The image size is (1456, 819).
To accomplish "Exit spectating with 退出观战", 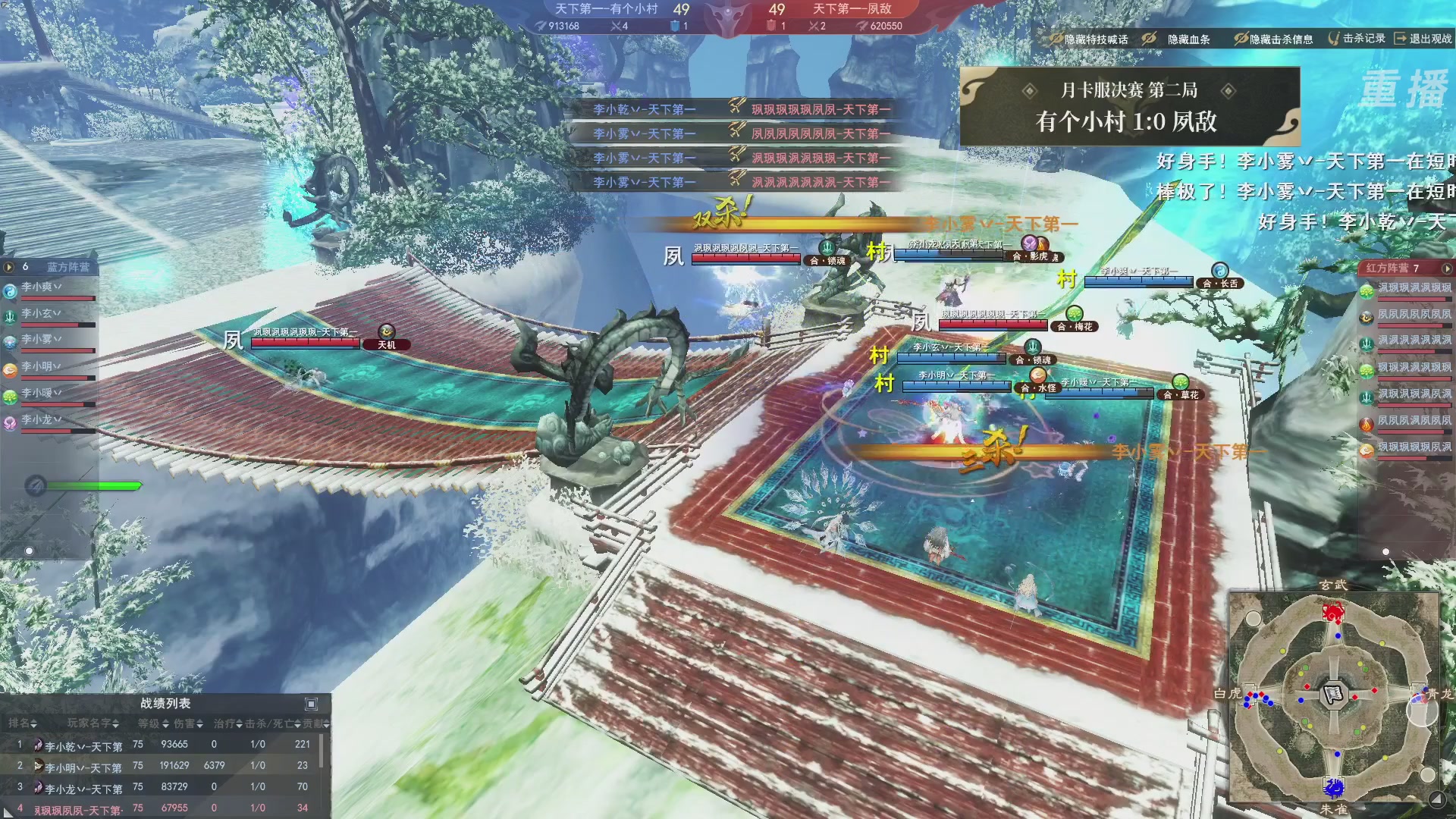I will (1423, 38).
